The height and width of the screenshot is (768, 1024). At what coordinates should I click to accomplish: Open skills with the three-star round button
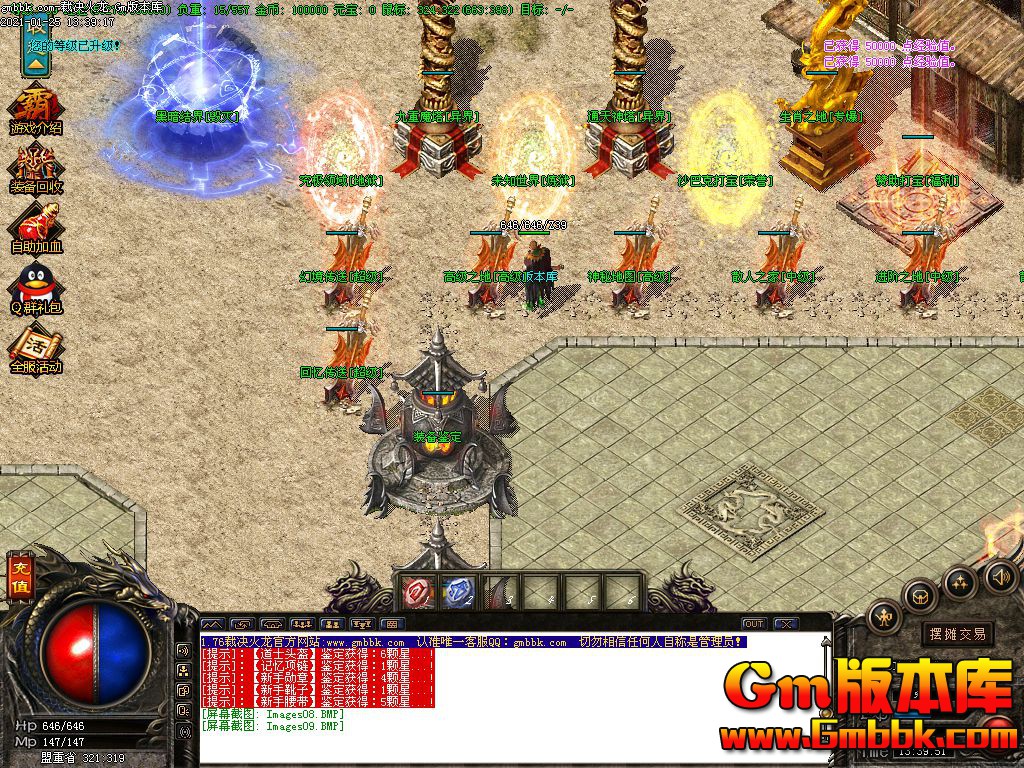tap(960, 581)
